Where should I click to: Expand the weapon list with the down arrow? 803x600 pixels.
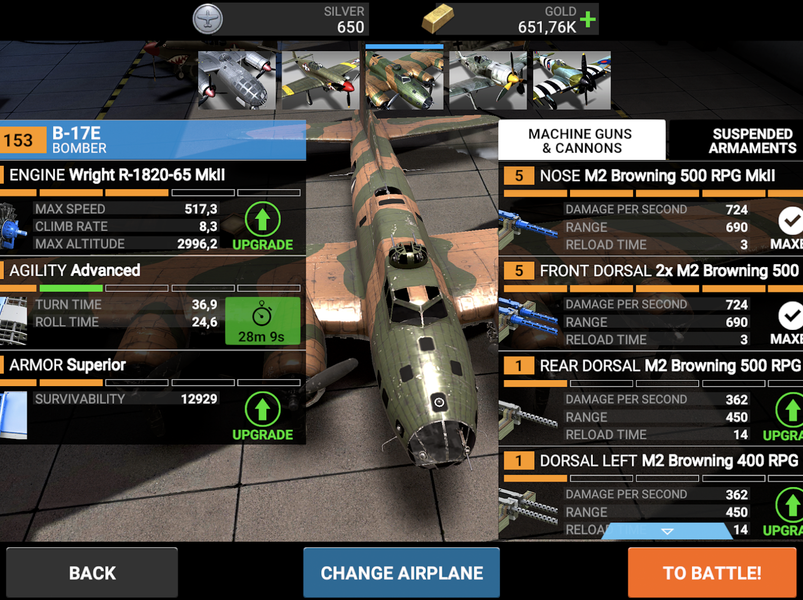point(667,531)
